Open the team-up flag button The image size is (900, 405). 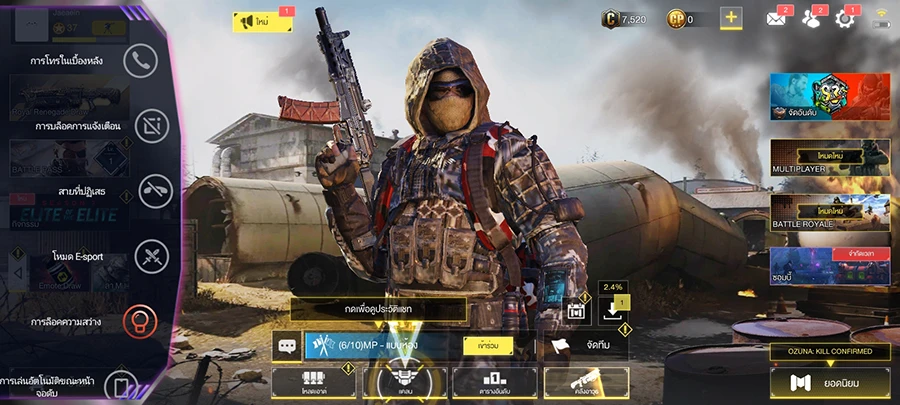click(x=586, y=346)
